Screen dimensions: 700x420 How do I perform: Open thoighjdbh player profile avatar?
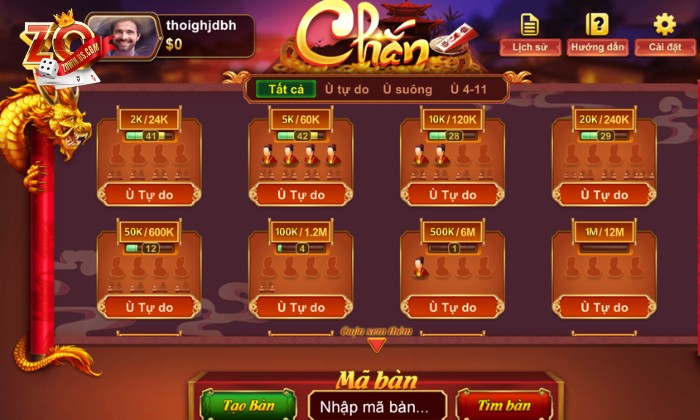[124, 36]
